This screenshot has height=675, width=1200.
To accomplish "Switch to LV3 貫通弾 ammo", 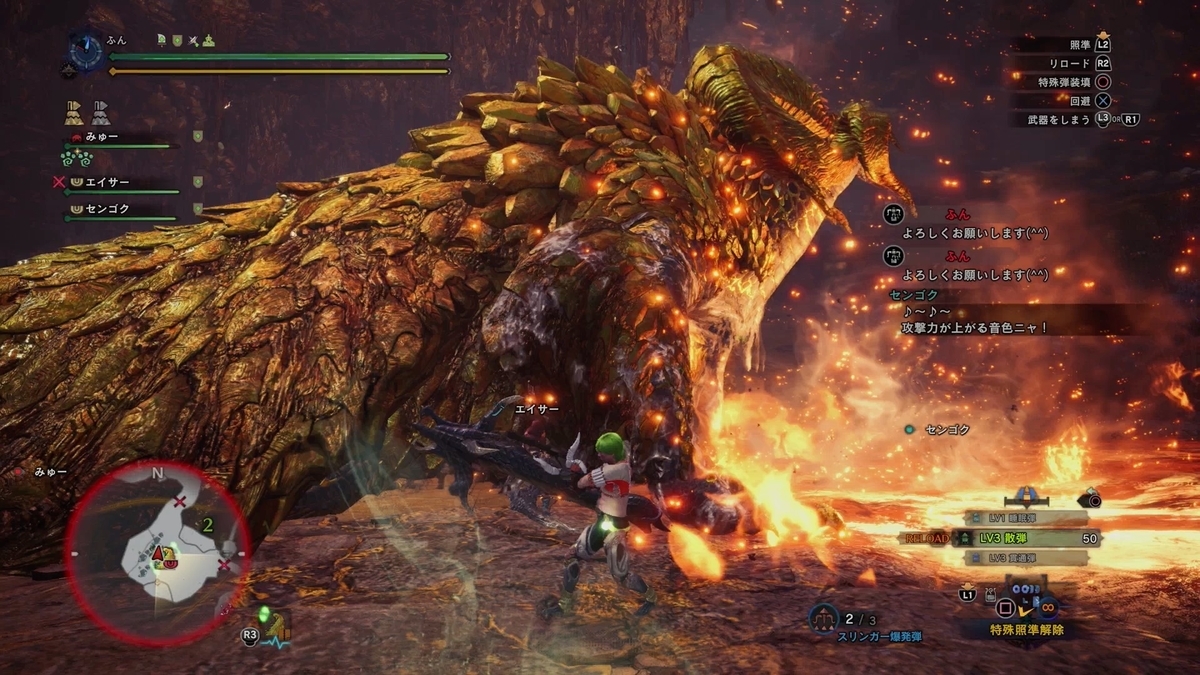I will click(x=1023, y=558).
